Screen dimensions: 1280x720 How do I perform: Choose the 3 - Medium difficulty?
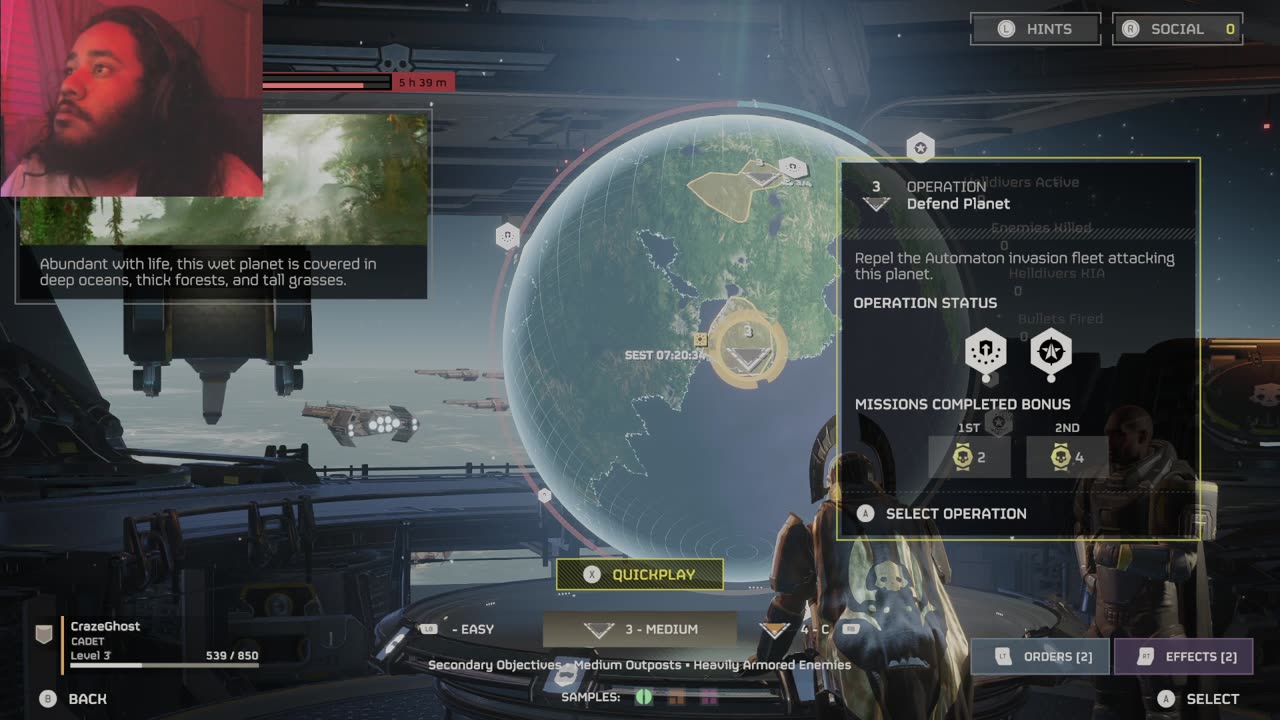click(x=640, y=629)
